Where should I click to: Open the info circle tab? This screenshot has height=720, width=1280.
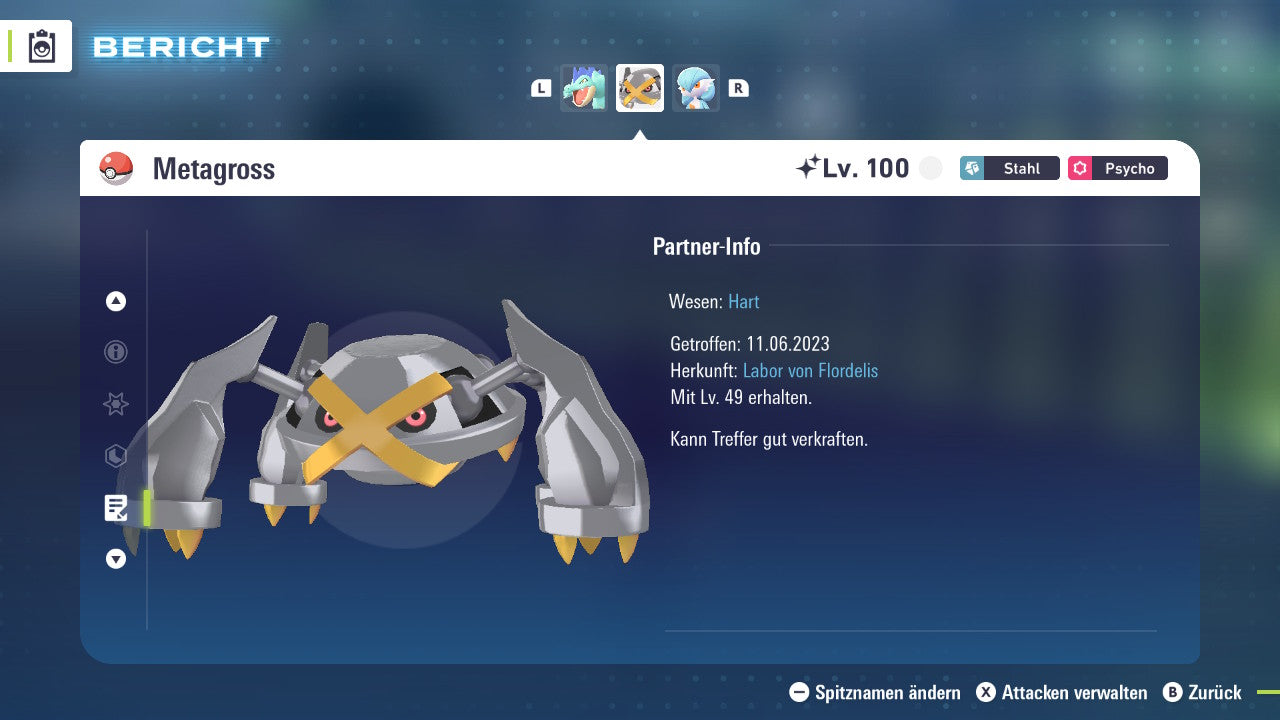coord(116,352)
